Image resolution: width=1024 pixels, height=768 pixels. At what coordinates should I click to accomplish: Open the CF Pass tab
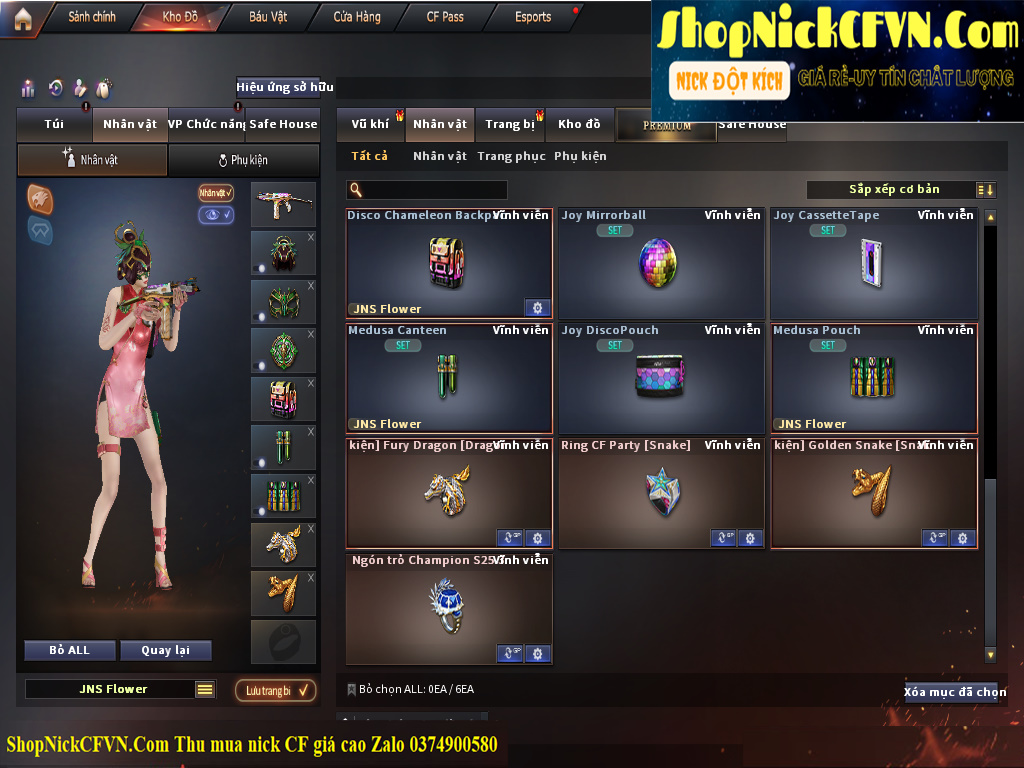coord(445,17)
